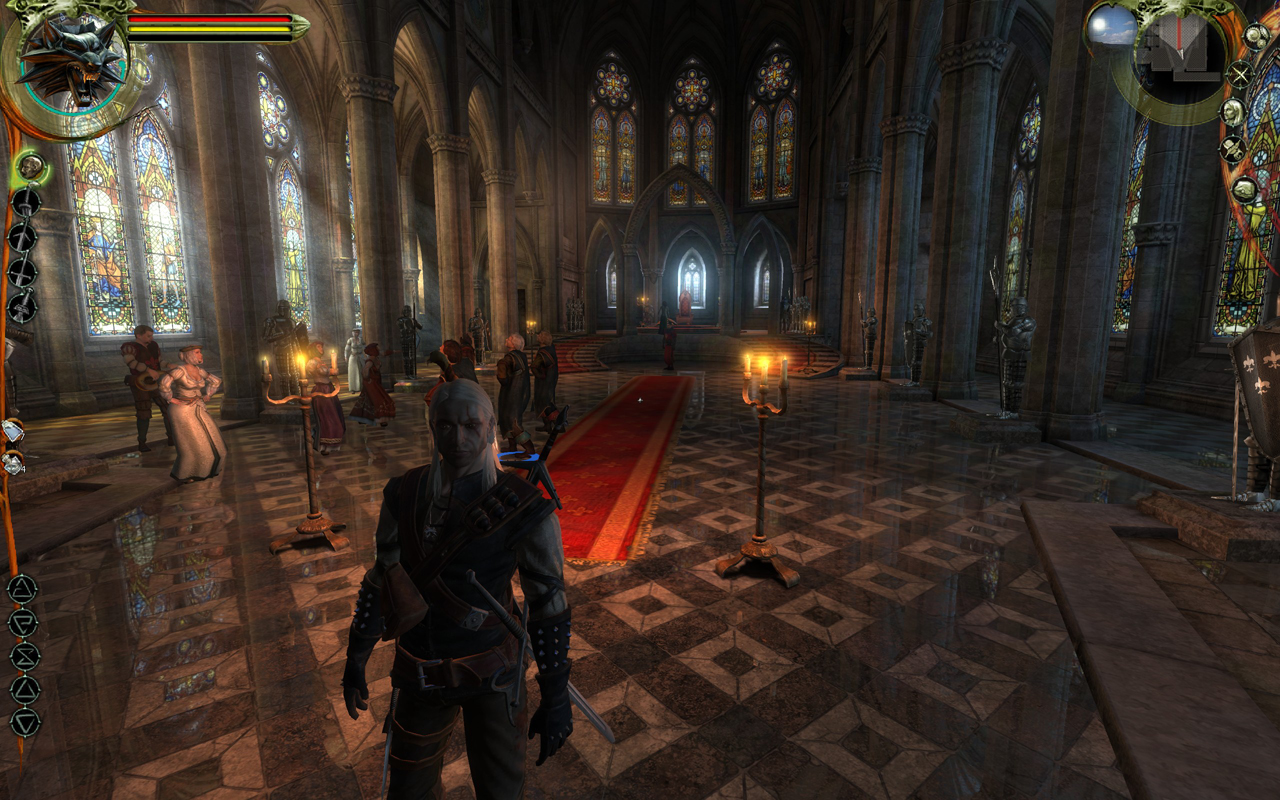Viewport: 1280px width, 800px height.
Task: Choose the plain upward triangle sign
Action: click(24, 689)
